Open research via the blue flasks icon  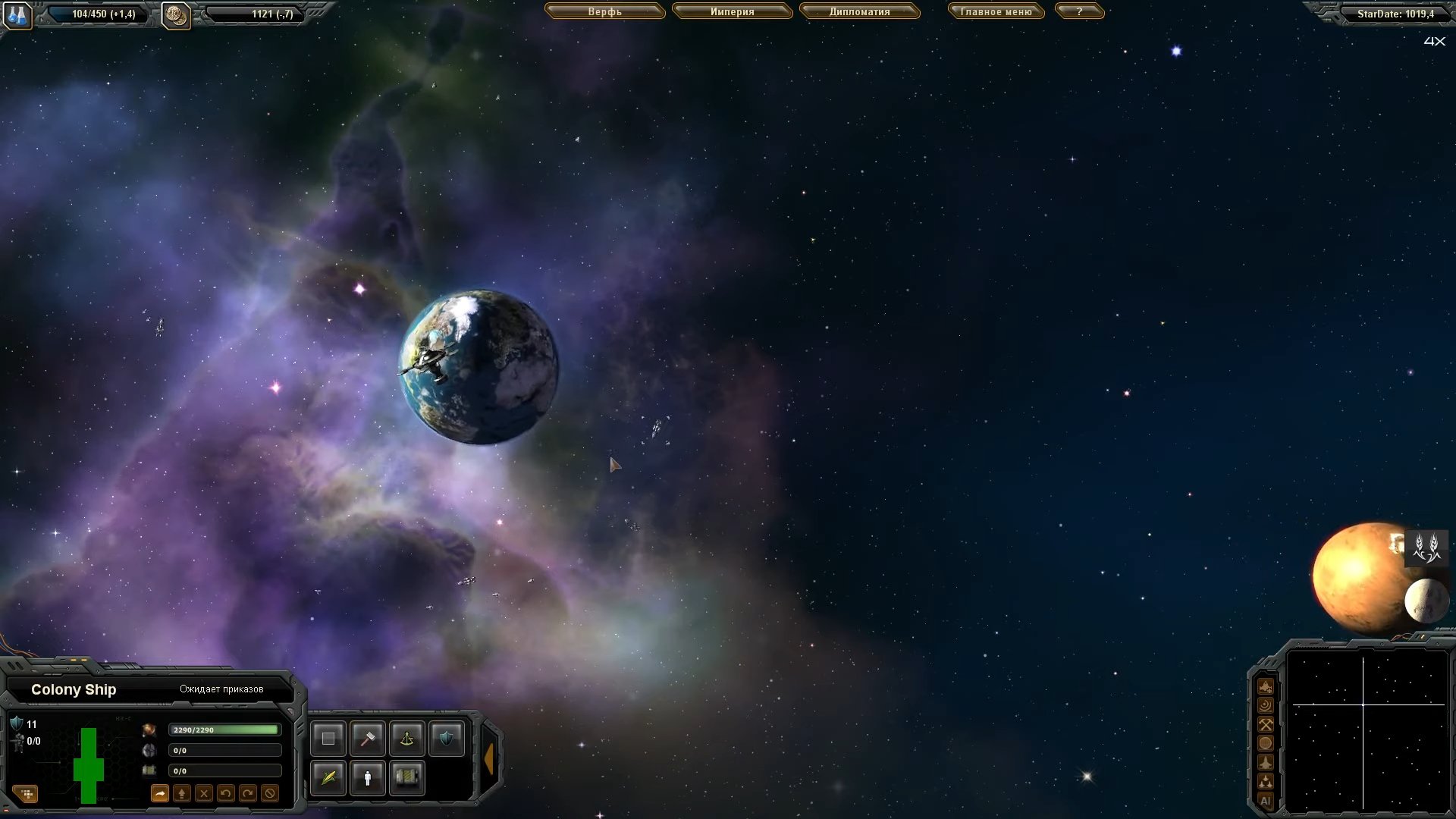click(17, 14)
